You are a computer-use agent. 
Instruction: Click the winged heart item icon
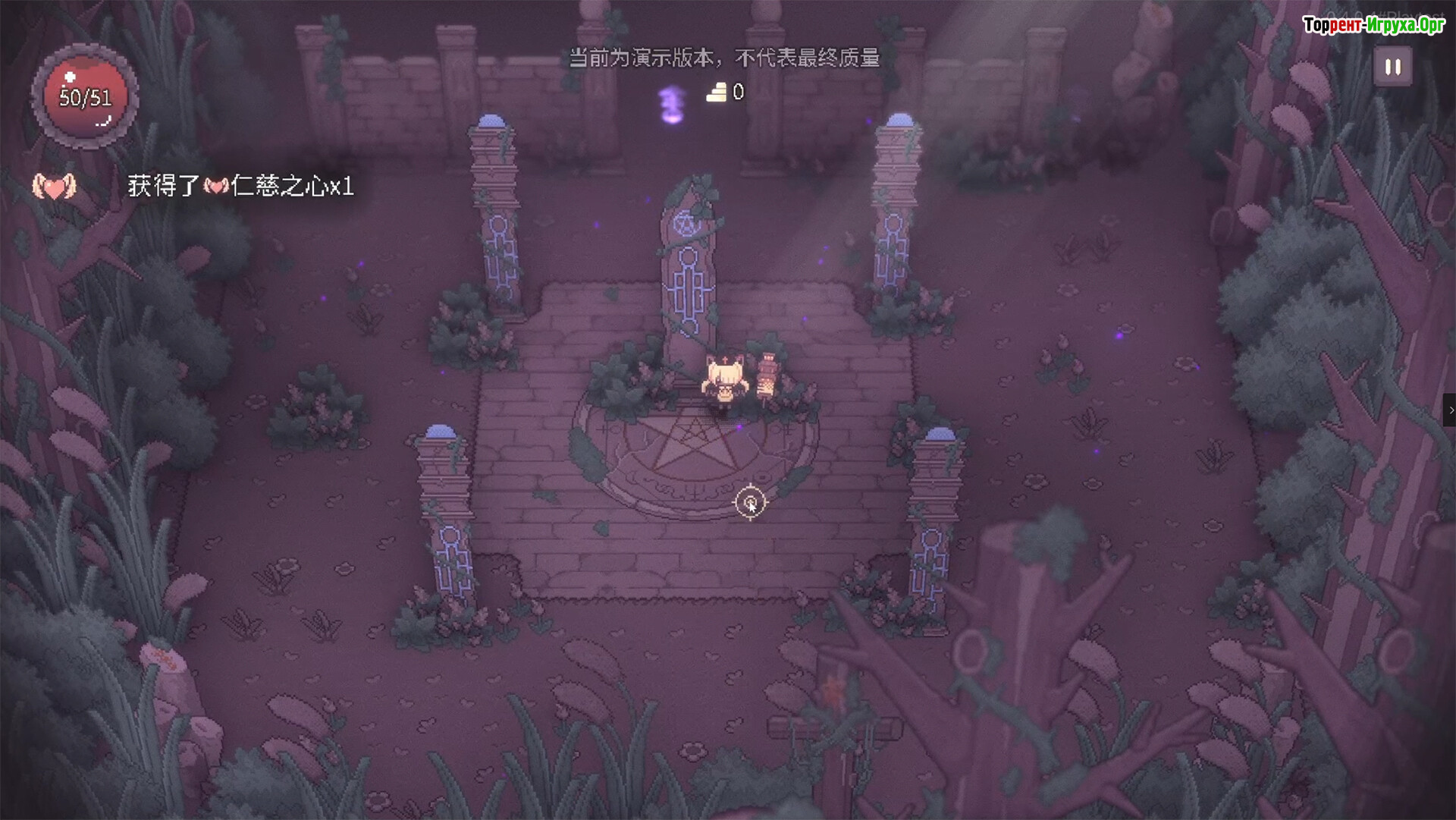point(54,186)
